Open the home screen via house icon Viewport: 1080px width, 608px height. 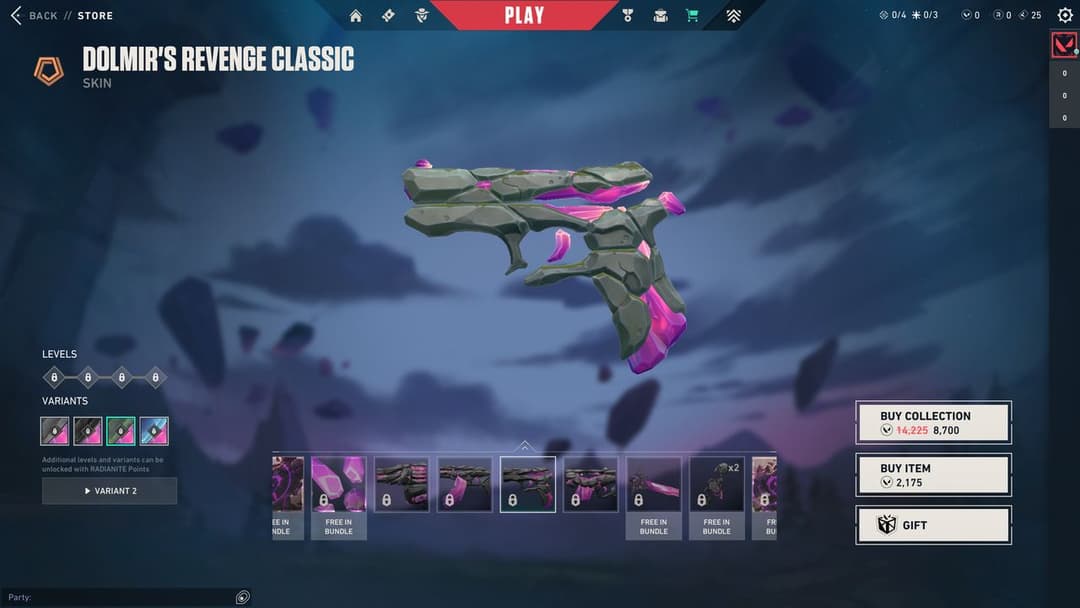[x=356, y=16]
